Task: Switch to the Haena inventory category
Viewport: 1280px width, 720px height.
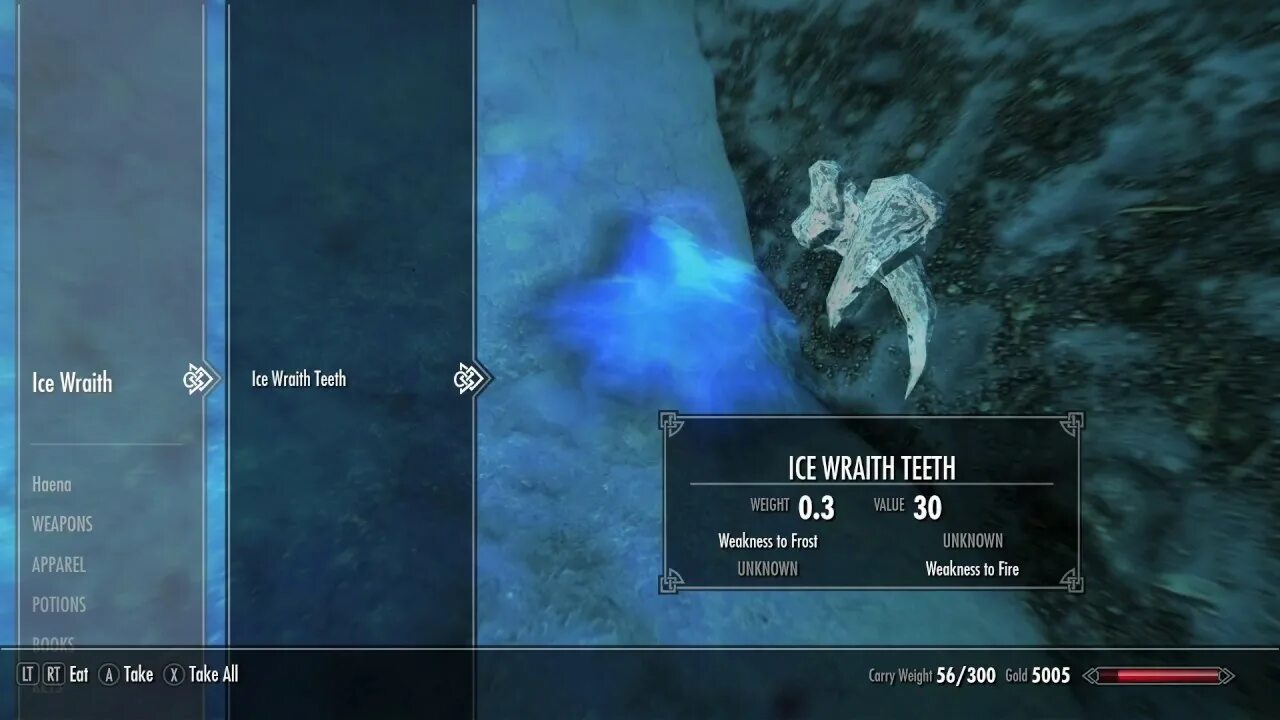Action: point(52,485)
